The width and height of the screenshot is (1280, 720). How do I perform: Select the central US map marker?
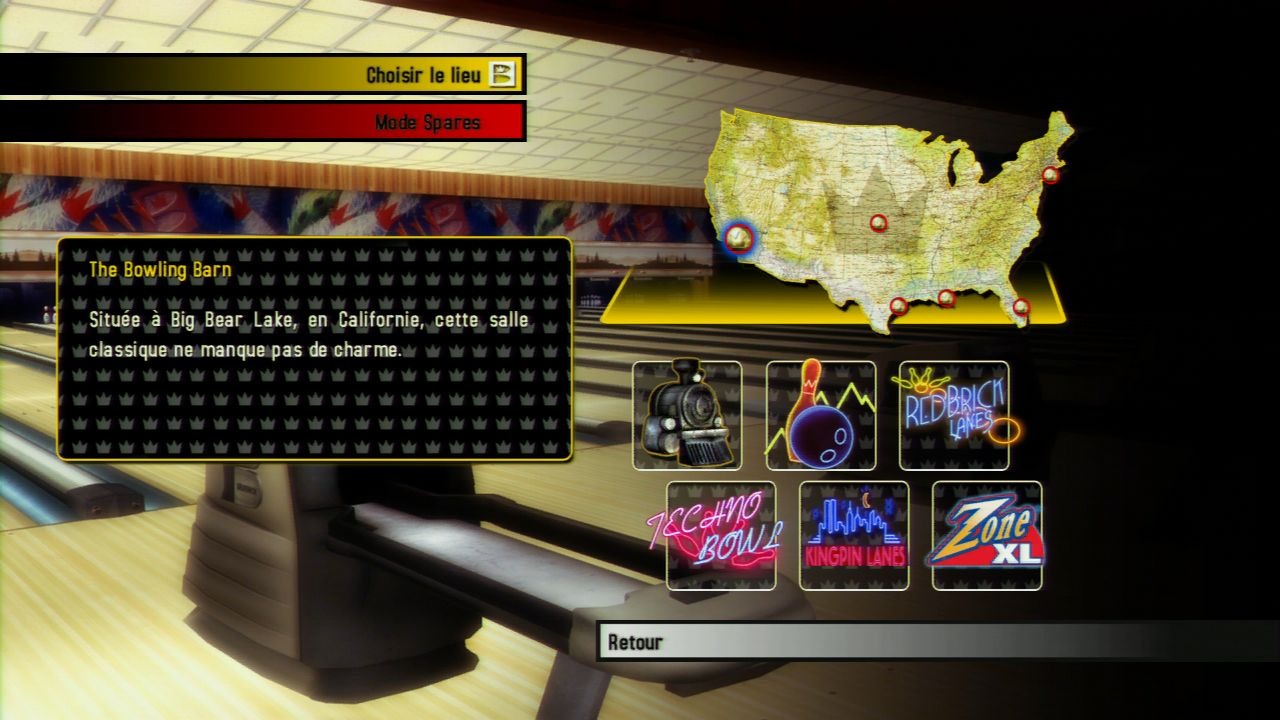click(x=878, y=222)
